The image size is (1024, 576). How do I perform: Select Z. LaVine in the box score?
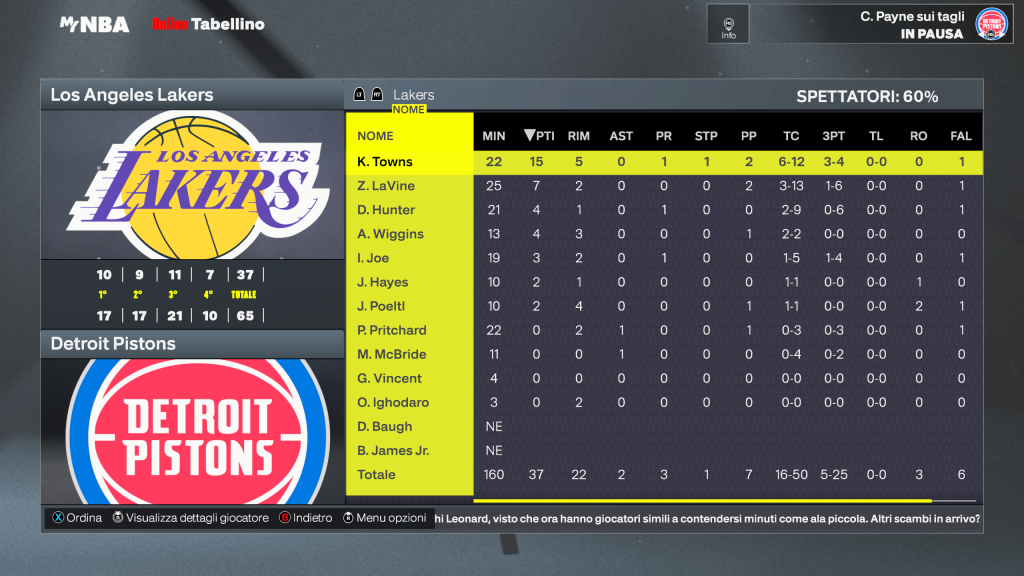(x=386, y=186)
